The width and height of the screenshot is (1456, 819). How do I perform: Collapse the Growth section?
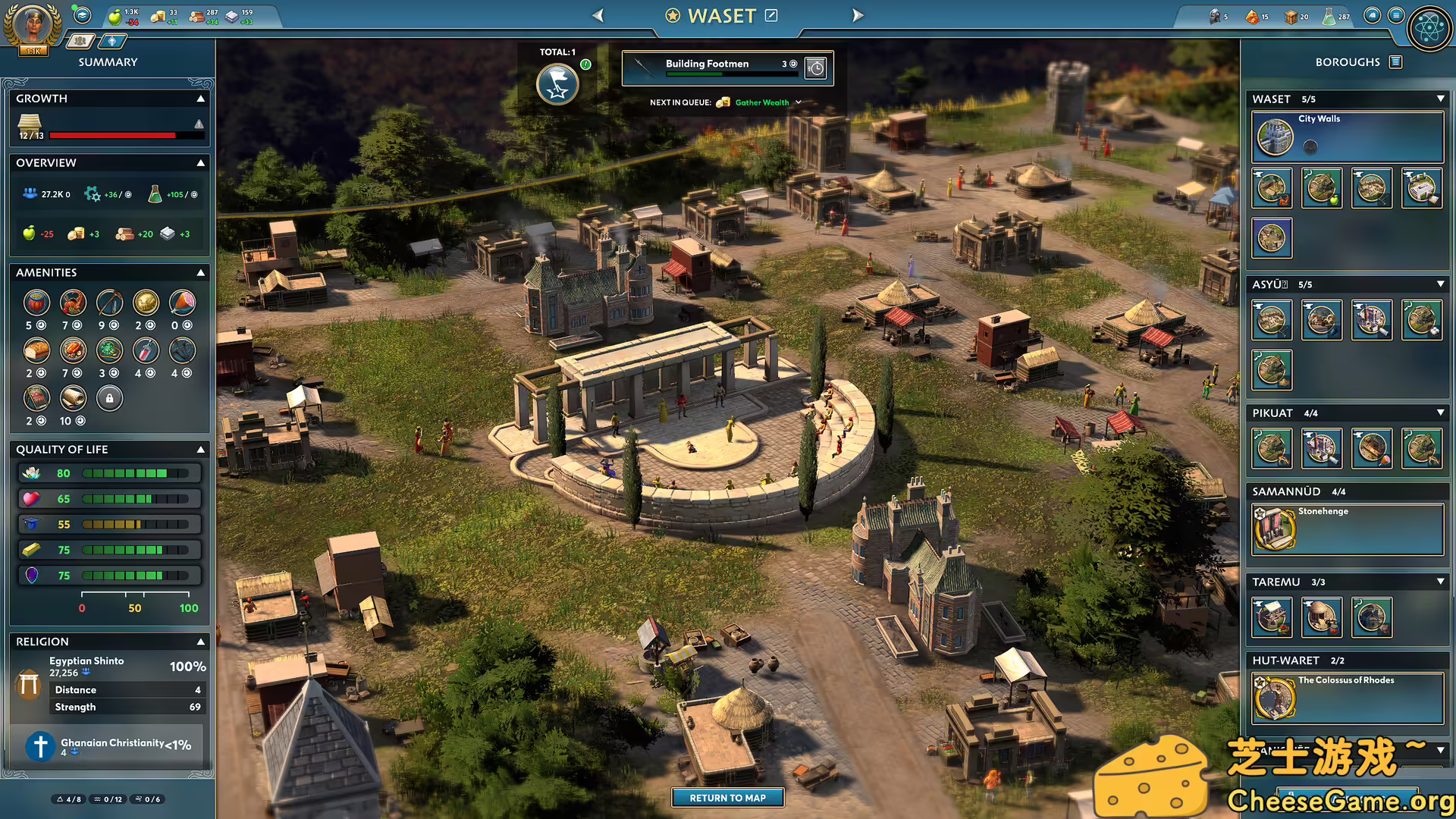[201, 99]
